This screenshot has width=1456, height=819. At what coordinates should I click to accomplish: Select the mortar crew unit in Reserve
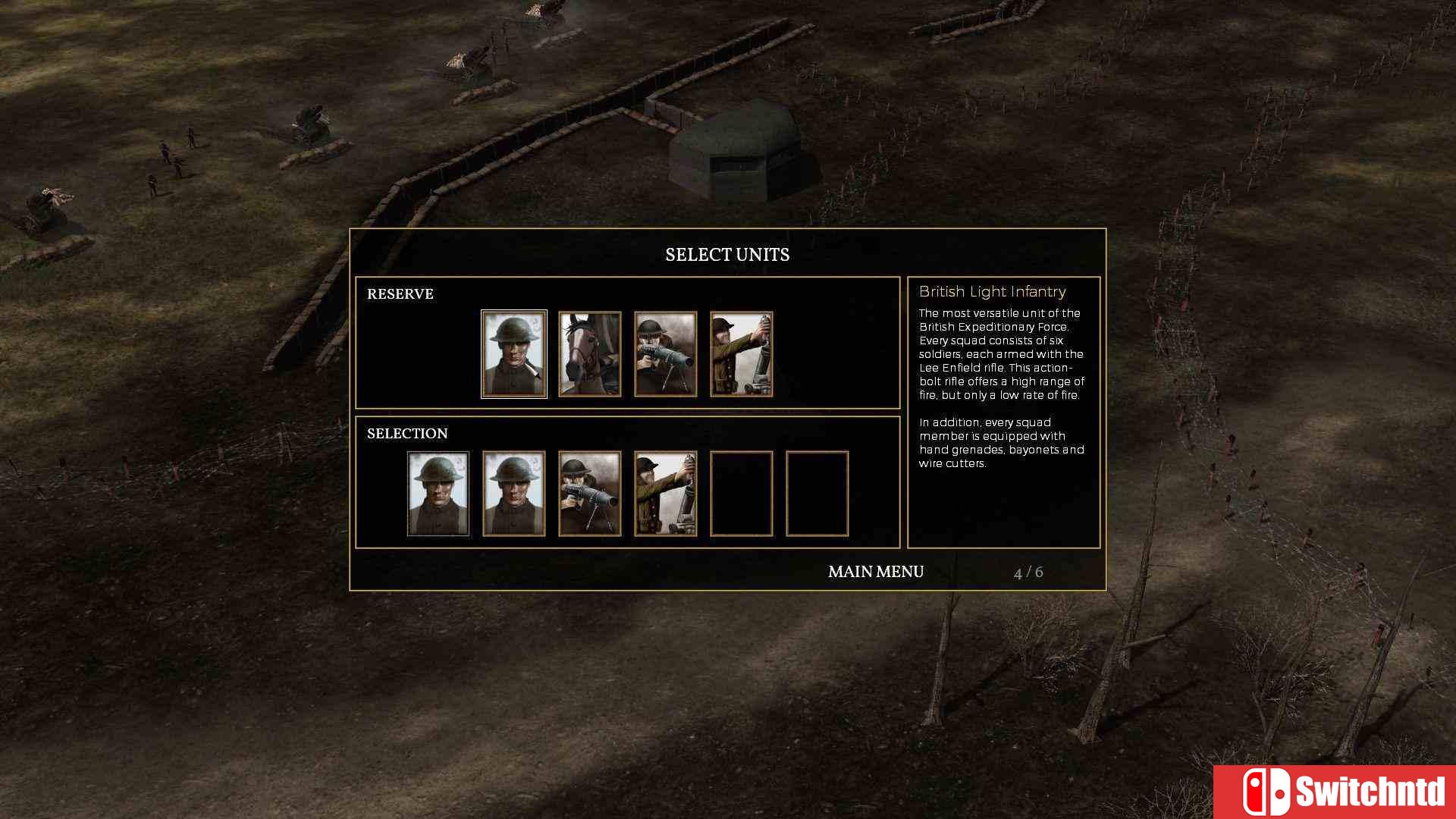(x=741, y=353)
